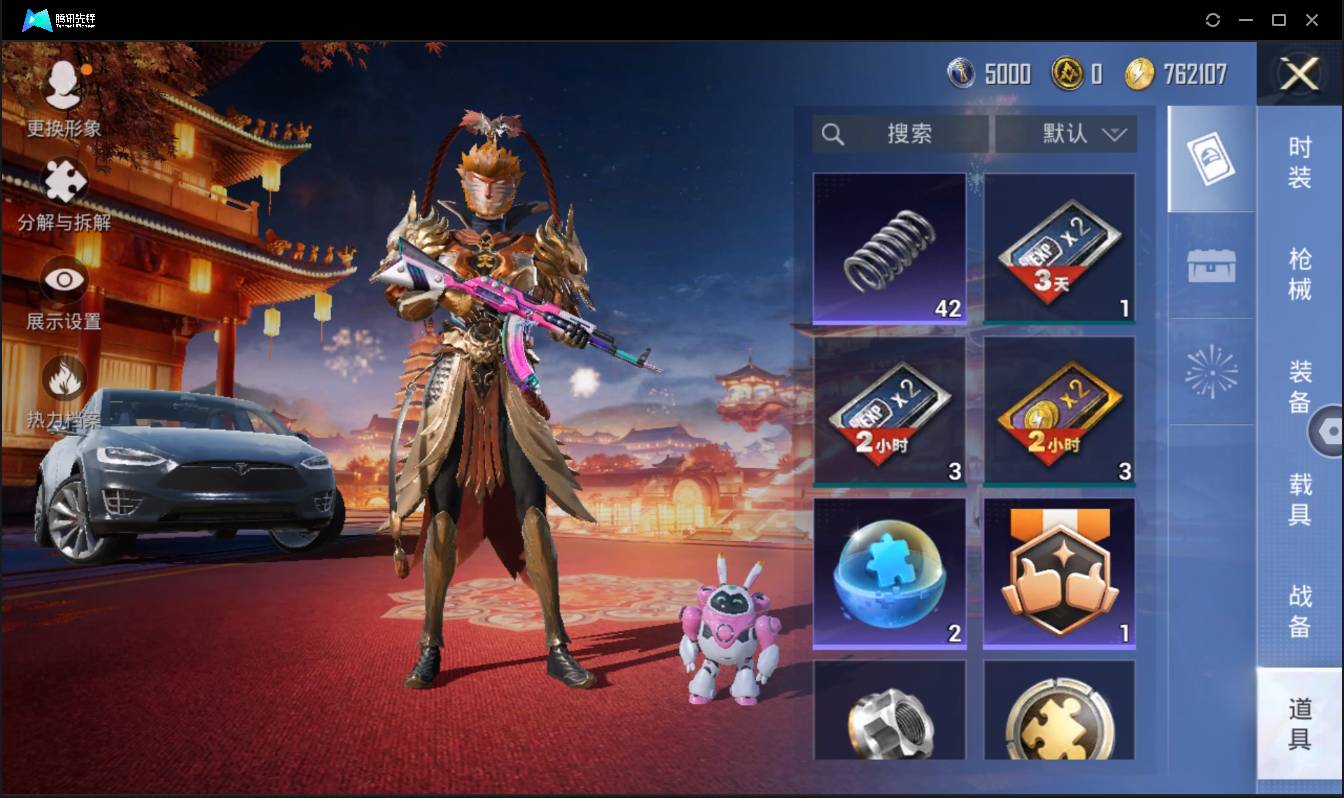Select the 3天 double EXP card
Screen dimensions: 1344x798
pos(1059,248)
